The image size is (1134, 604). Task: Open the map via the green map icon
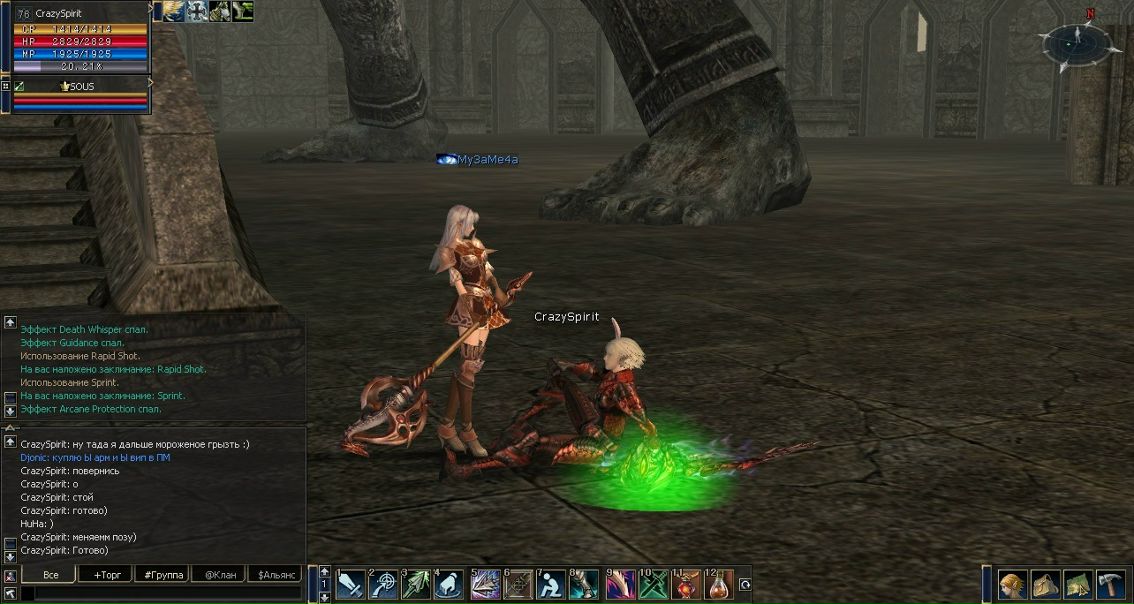click(1078, 584)
